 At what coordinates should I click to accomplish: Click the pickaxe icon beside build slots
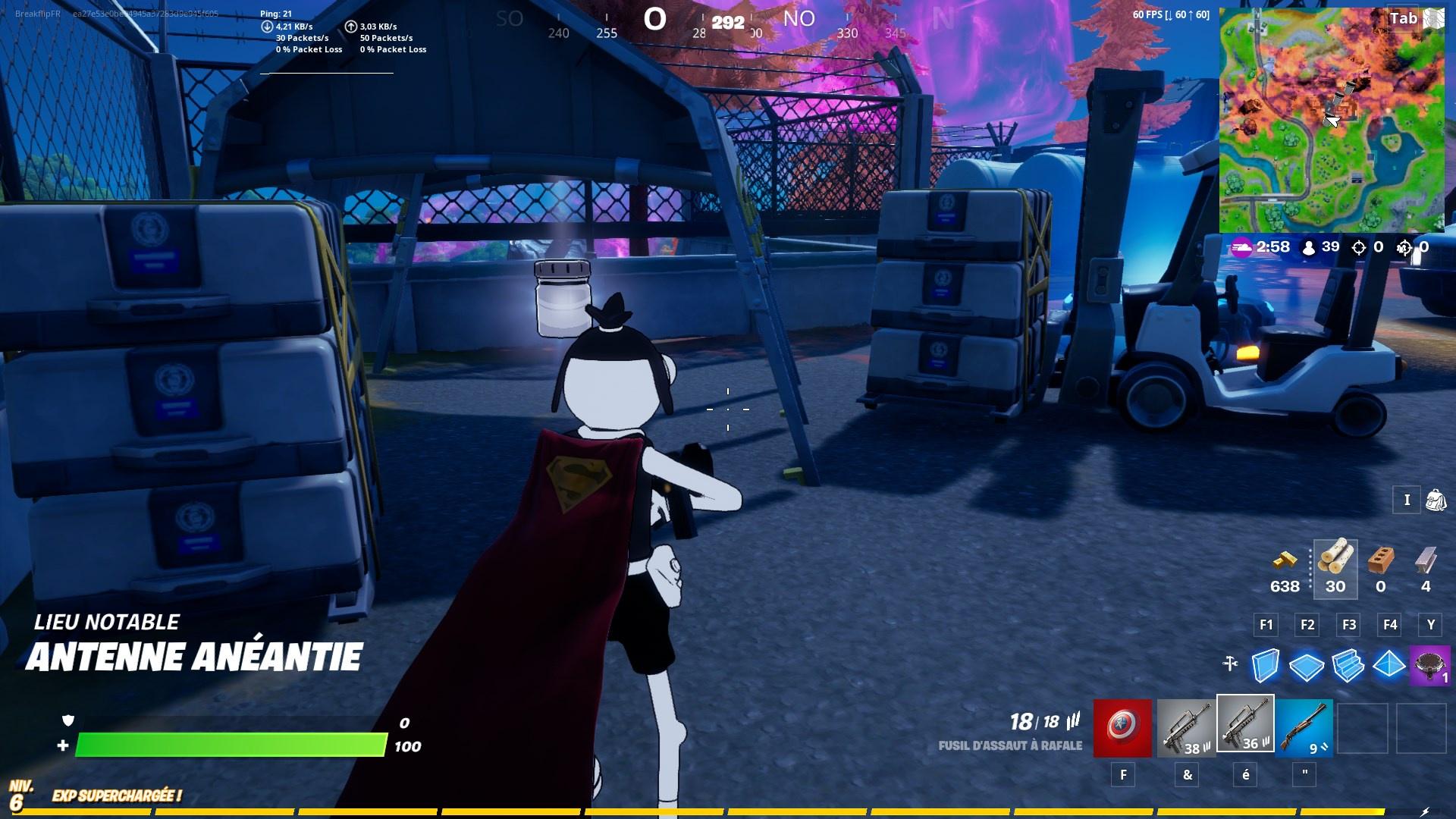point(1228,663)
